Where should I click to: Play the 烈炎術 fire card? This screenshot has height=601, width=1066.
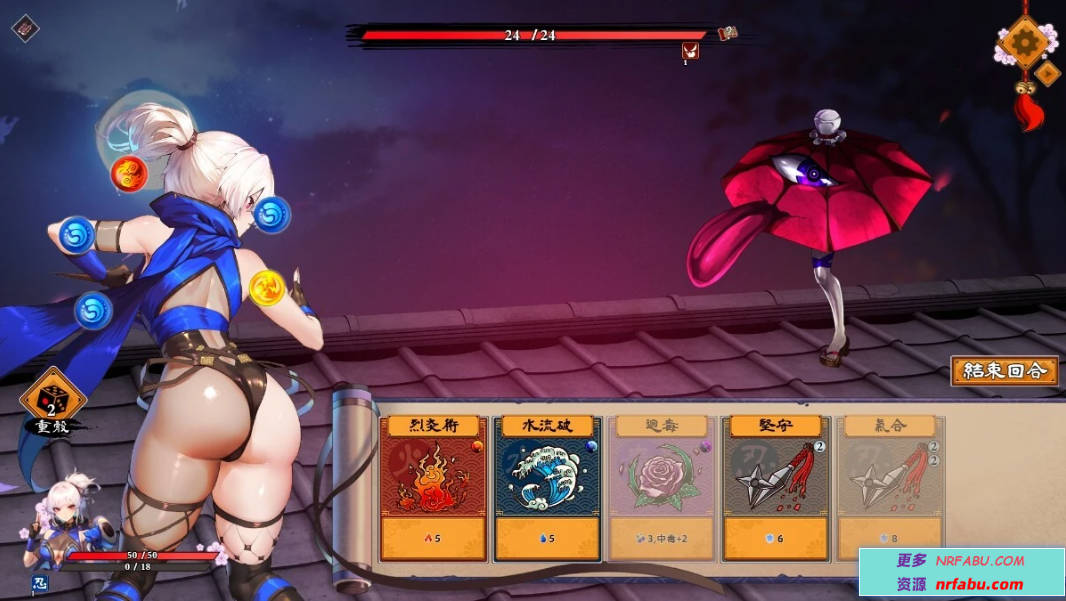433,487
